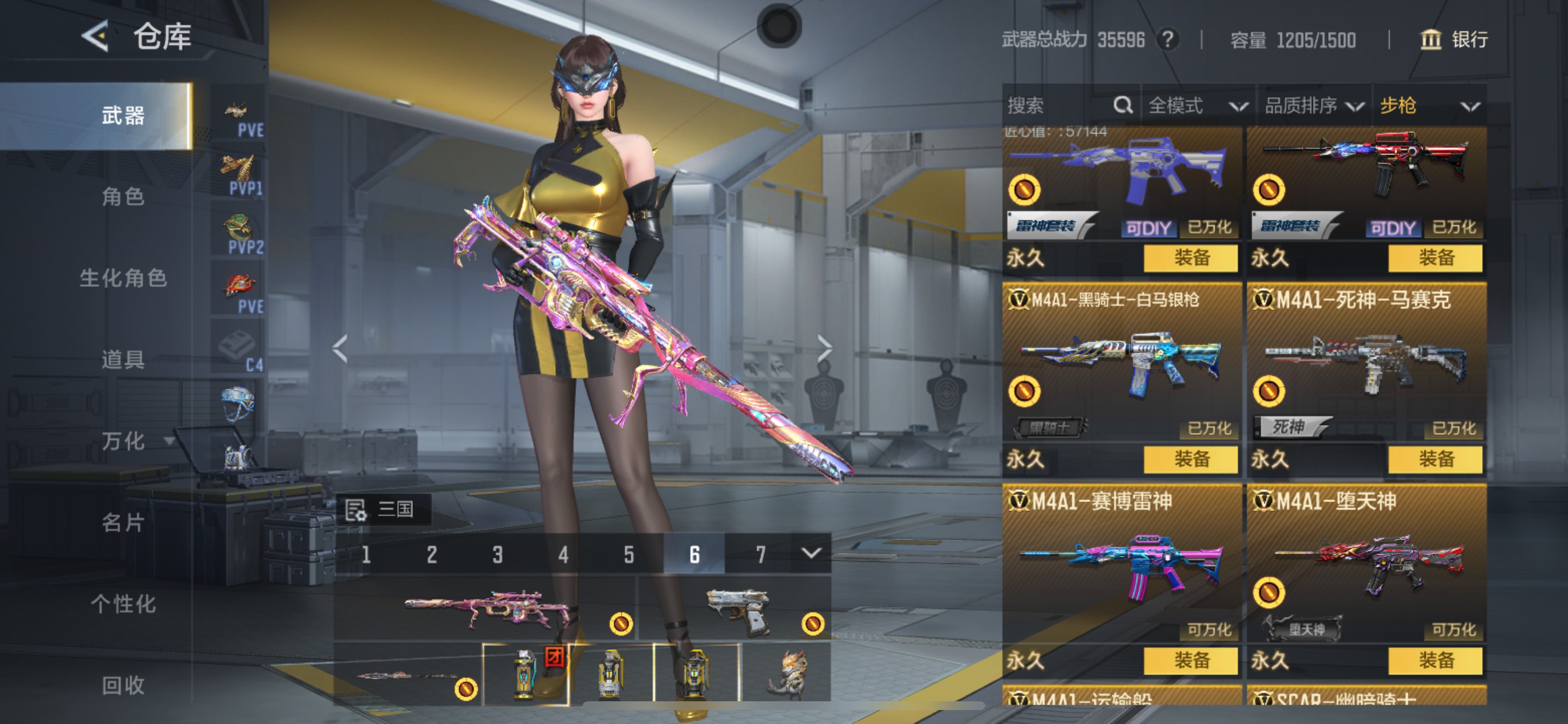The image size is (1568, 724).
Task: Equip the M4A1-赛博雷神 rifle
Action: (1190, 660)
